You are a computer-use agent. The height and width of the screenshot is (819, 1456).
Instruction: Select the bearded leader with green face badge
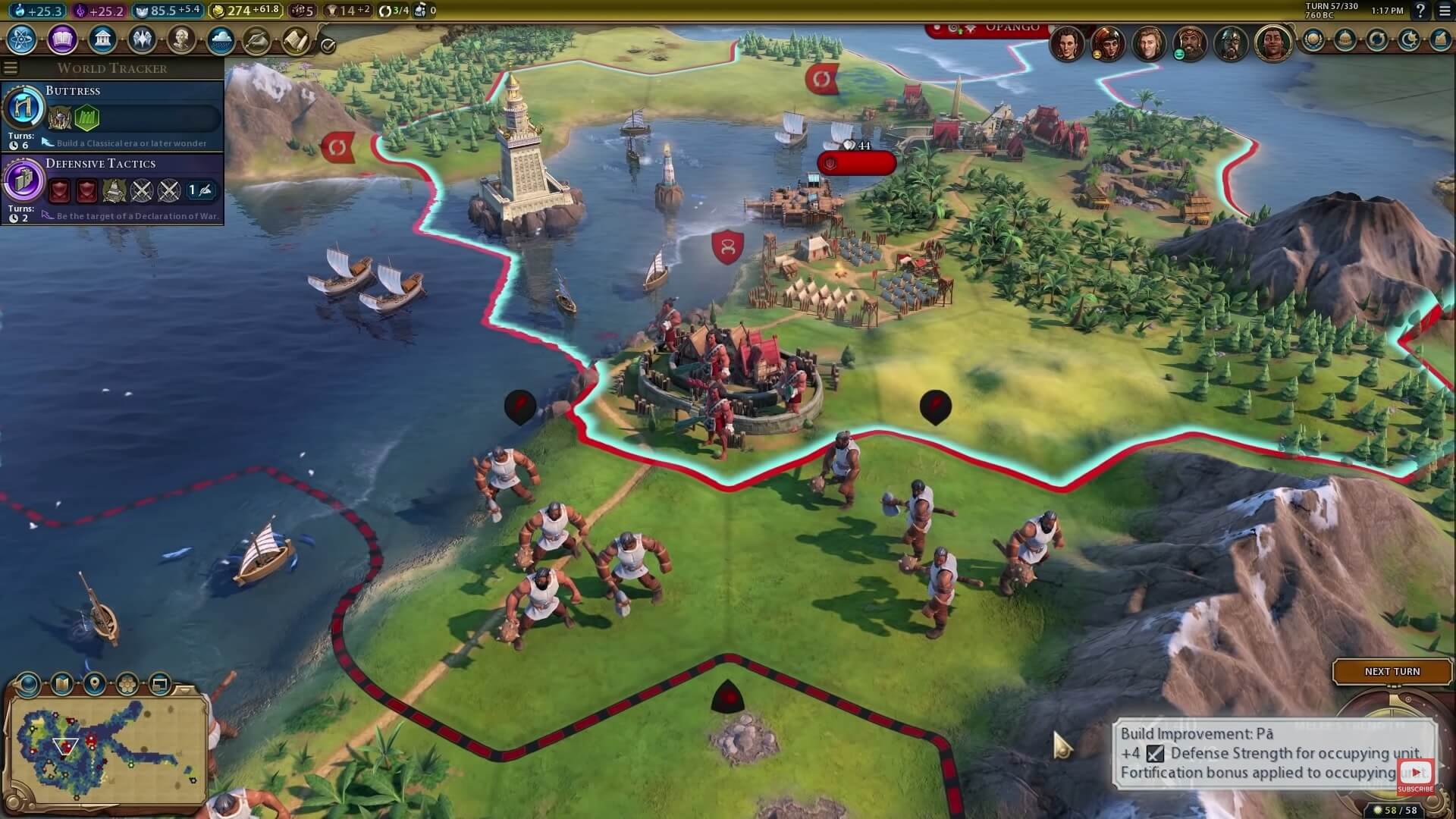(x=1189, y=43)
